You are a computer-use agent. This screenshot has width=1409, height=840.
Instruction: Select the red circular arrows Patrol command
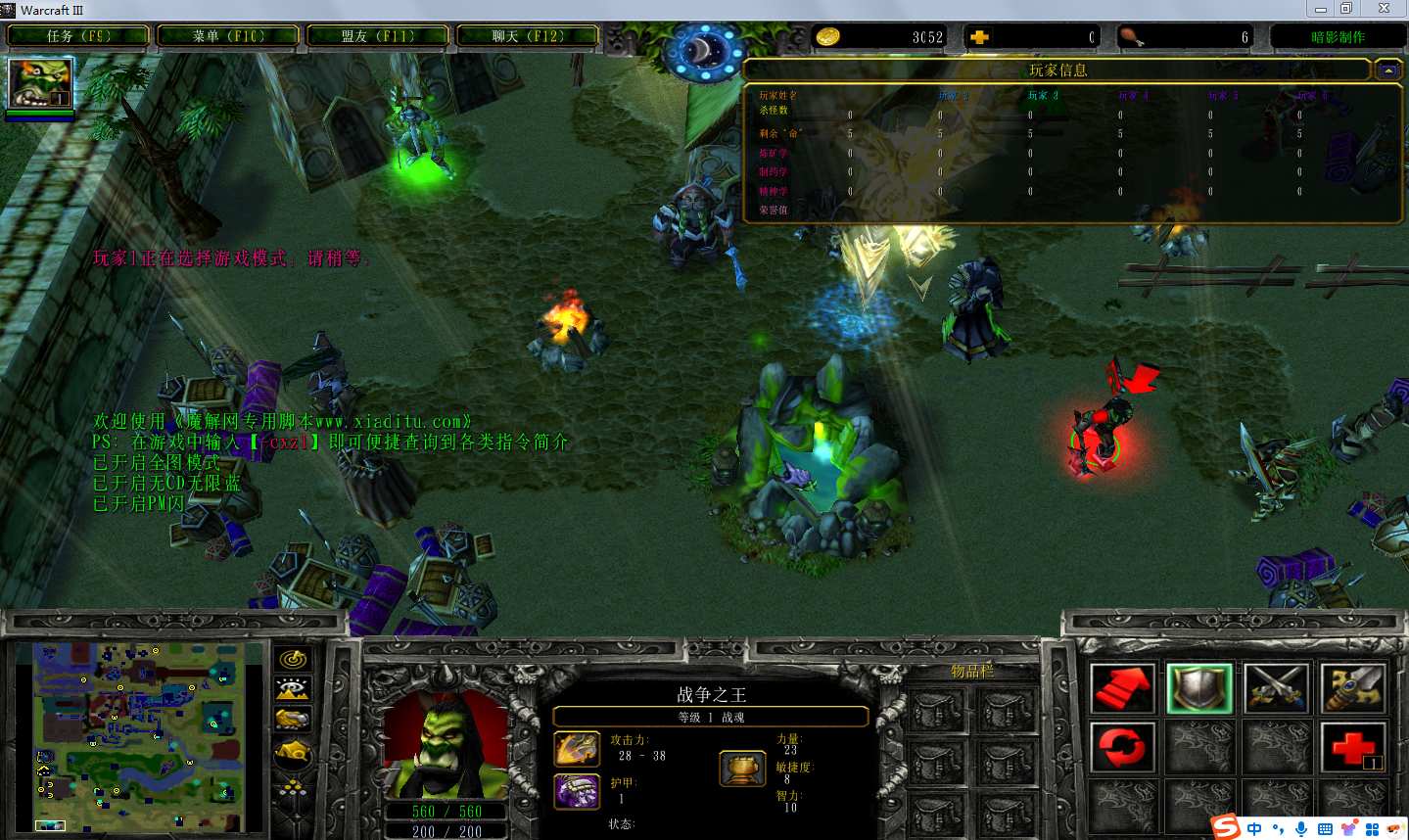click(1122, 748)
